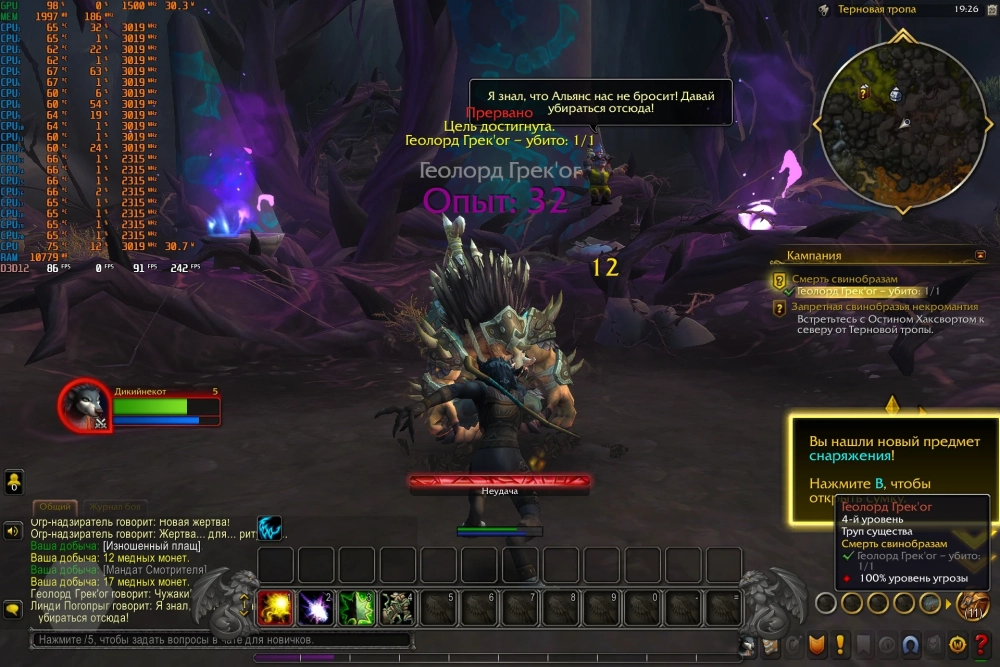Open the tracking icon beside the zone name
Viewport: 1000px width, 667px height.
[824, 9]
